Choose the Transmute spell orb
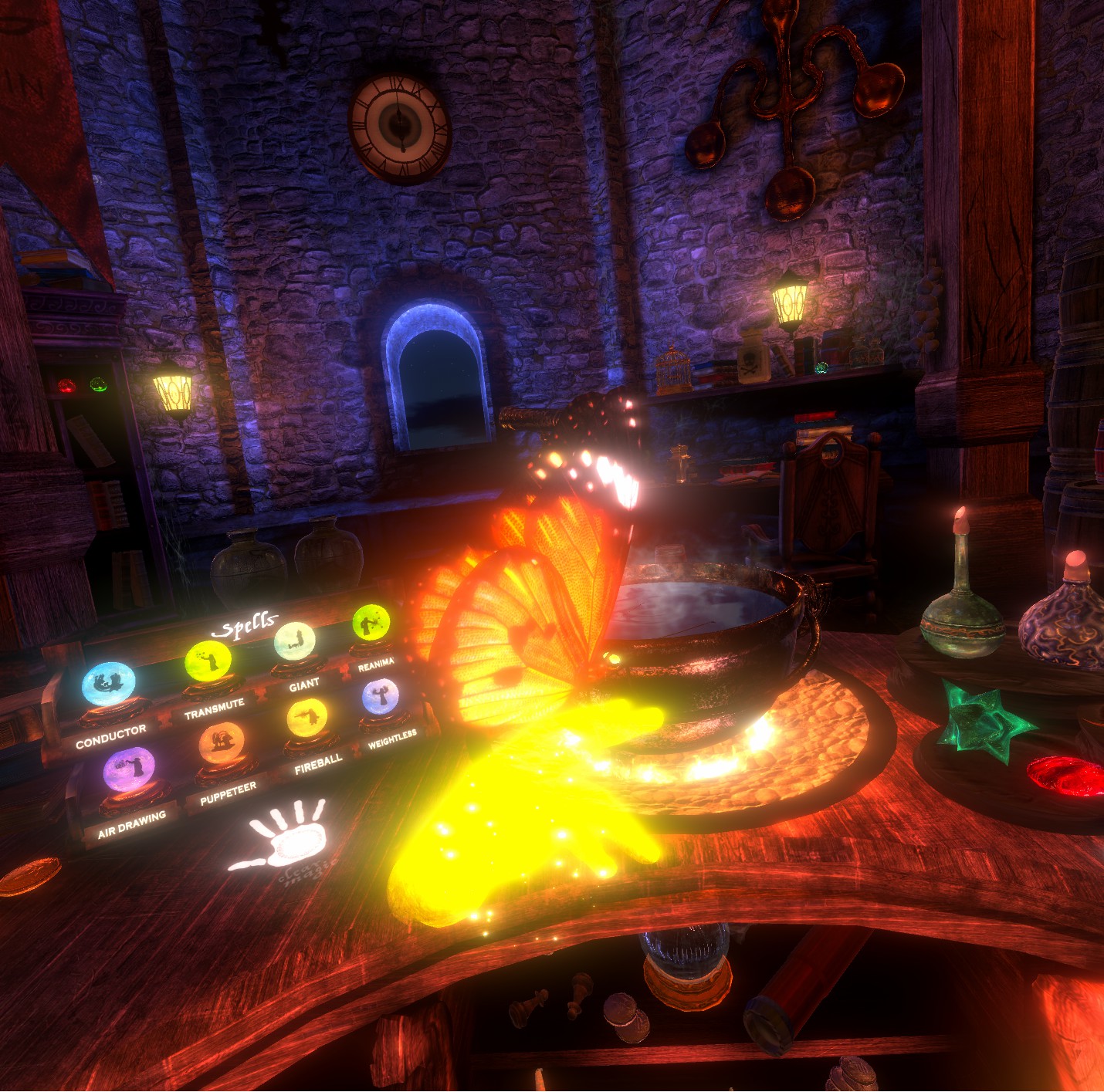This screenshot has height=1092, width=1104. coord(208,661)
